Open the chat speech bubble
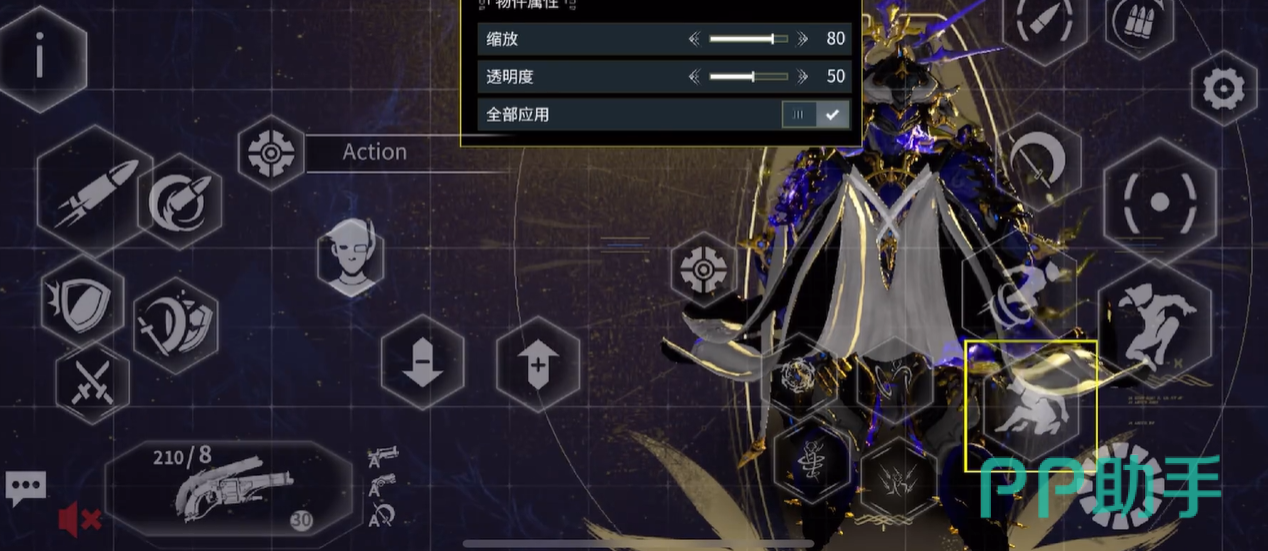1268x551 pixels. click(25, 488)
